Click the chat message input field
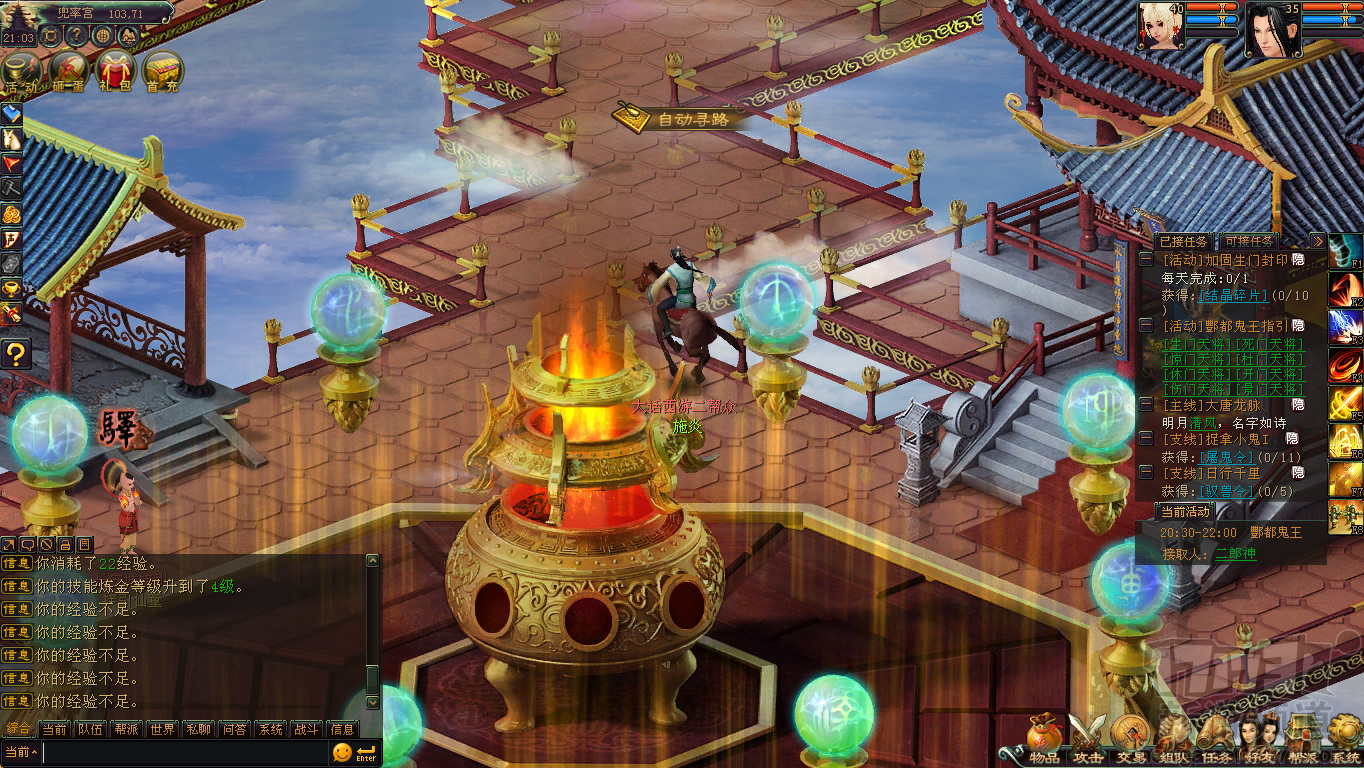The height and width of the screenshot is (768, 1364). (x=185, y=752)
